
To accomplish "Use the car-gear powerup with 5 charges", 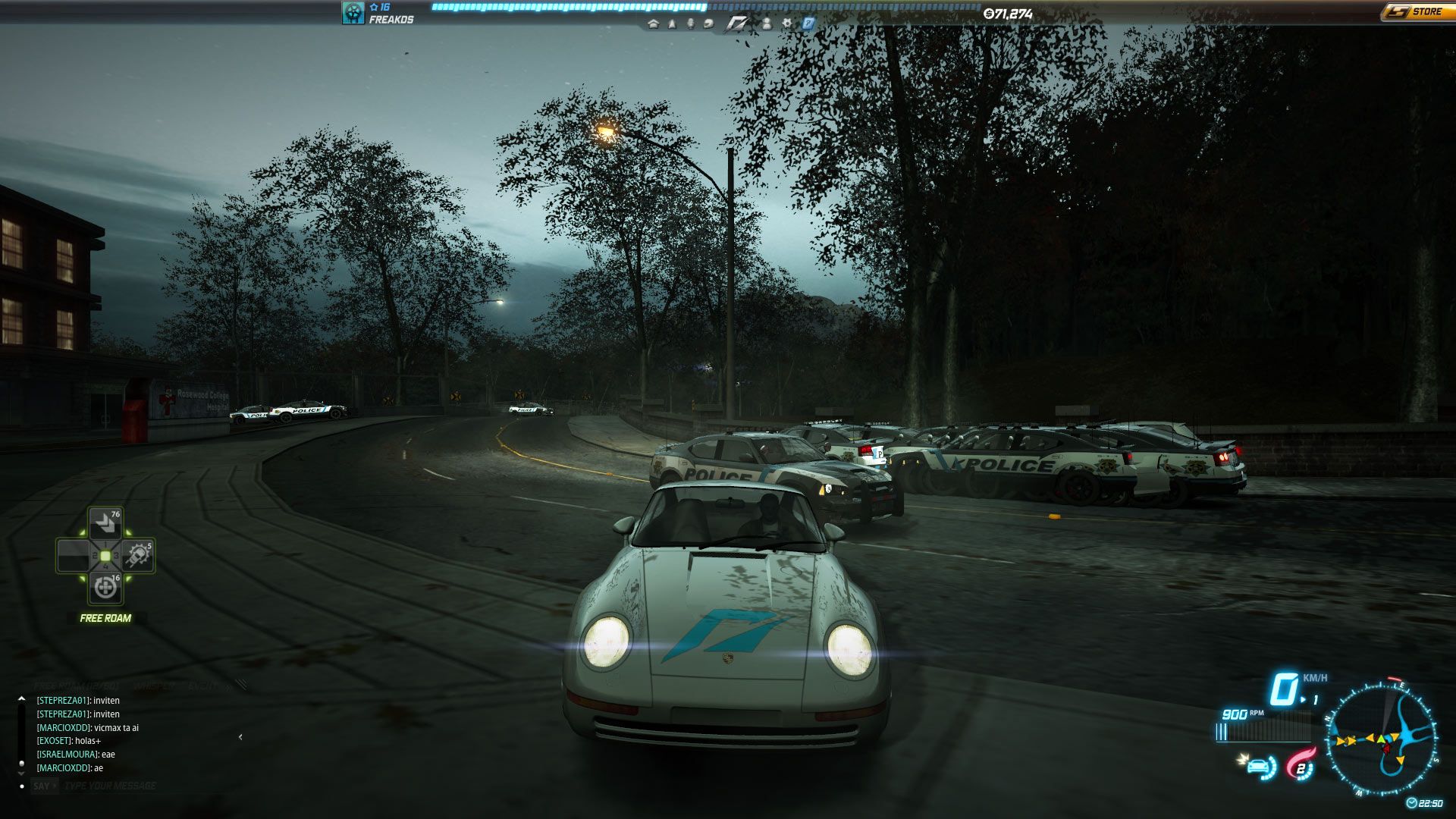I will pyautogui.click(x=138, y=556).
